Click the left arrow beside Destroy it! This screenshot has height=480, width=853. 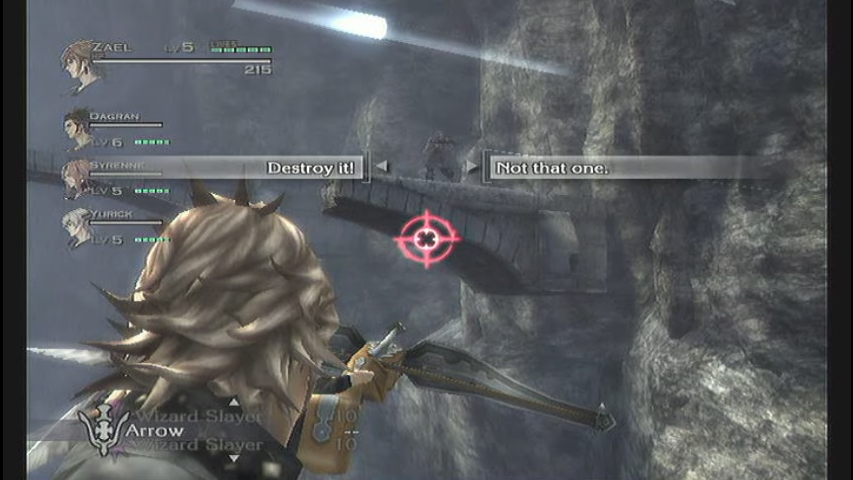(381, 167)
